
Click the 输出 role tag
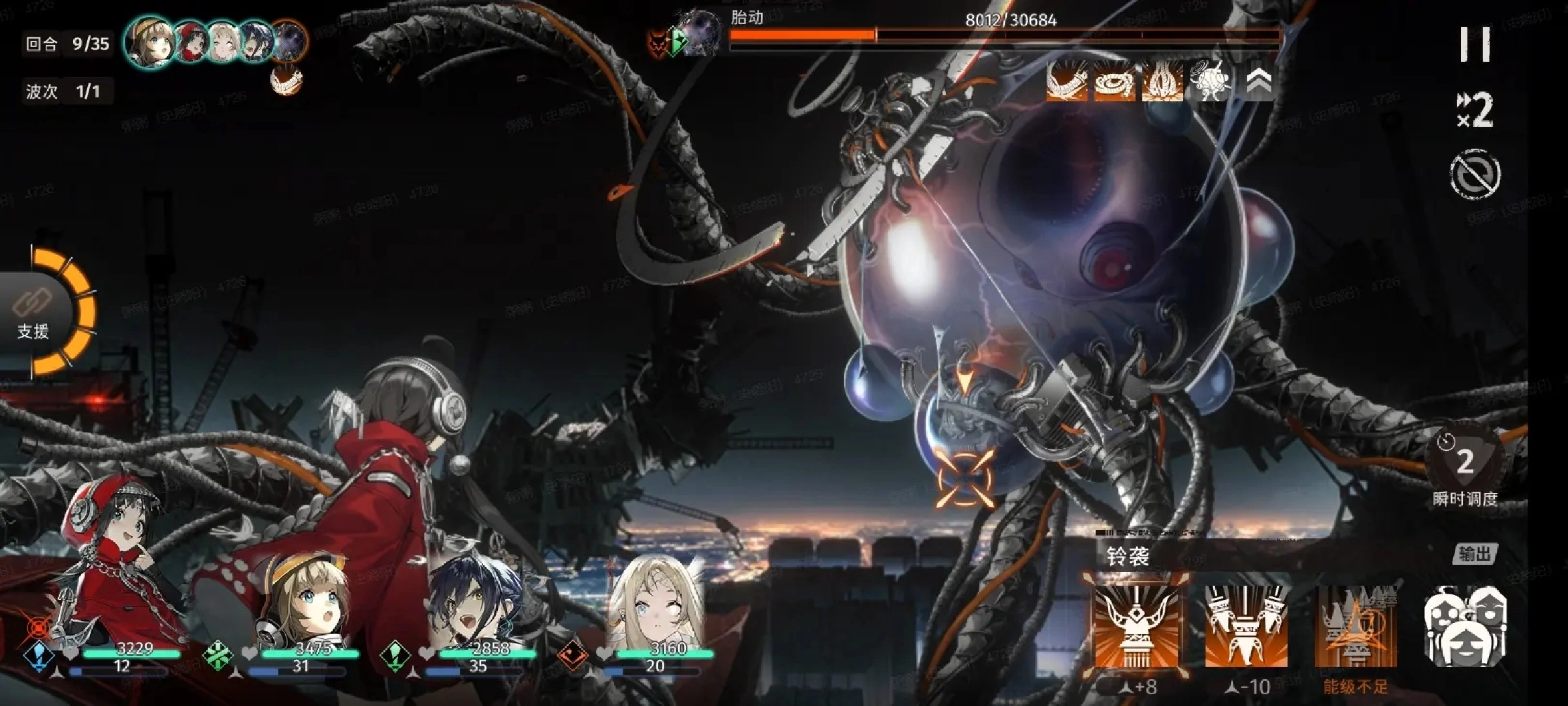1474,554
